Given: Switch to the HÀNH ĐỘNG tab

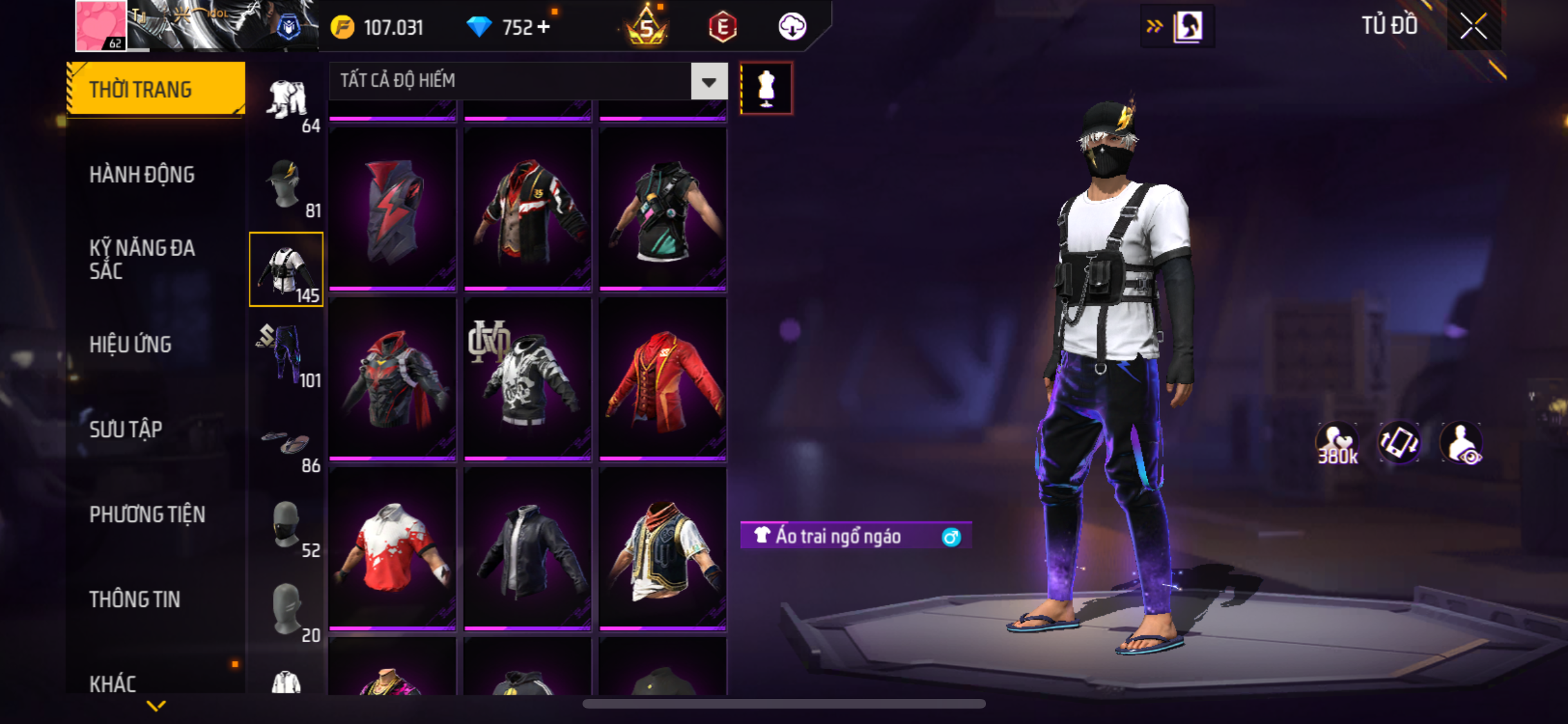Looking at the screenshot, I should (x=142, y=174).
